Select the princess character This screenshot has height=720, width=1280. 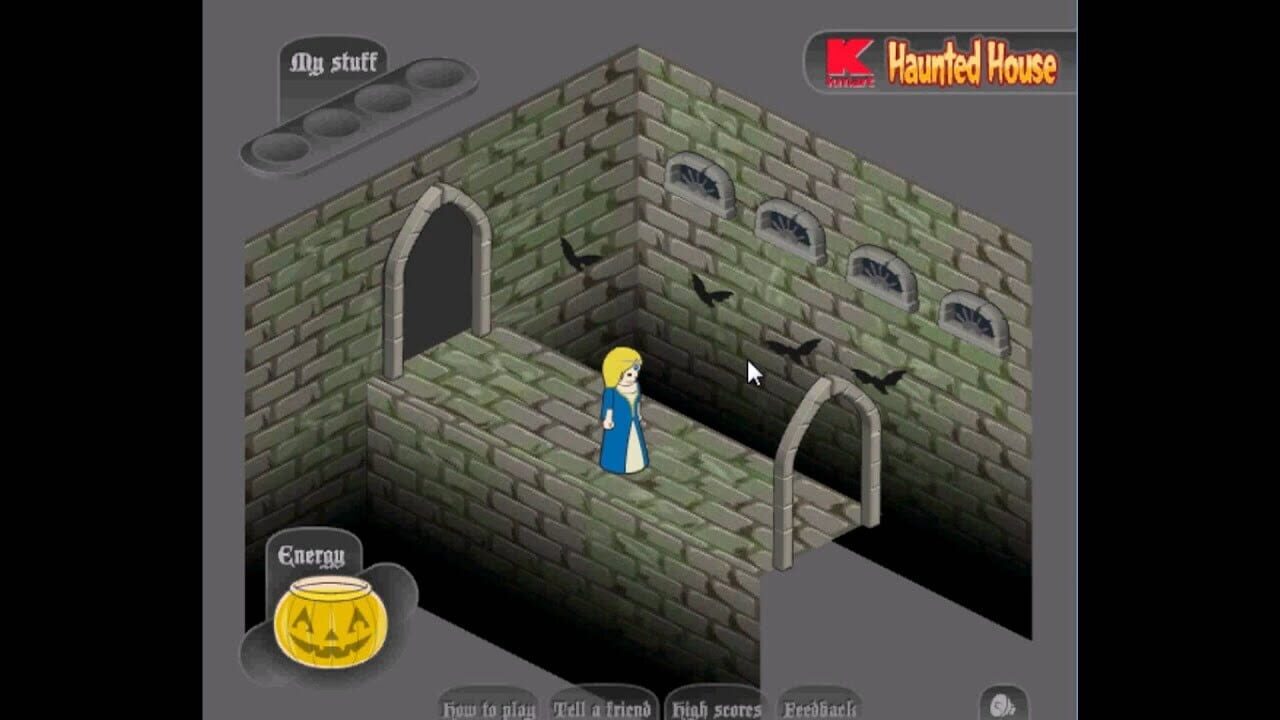(x=626, y=415)
